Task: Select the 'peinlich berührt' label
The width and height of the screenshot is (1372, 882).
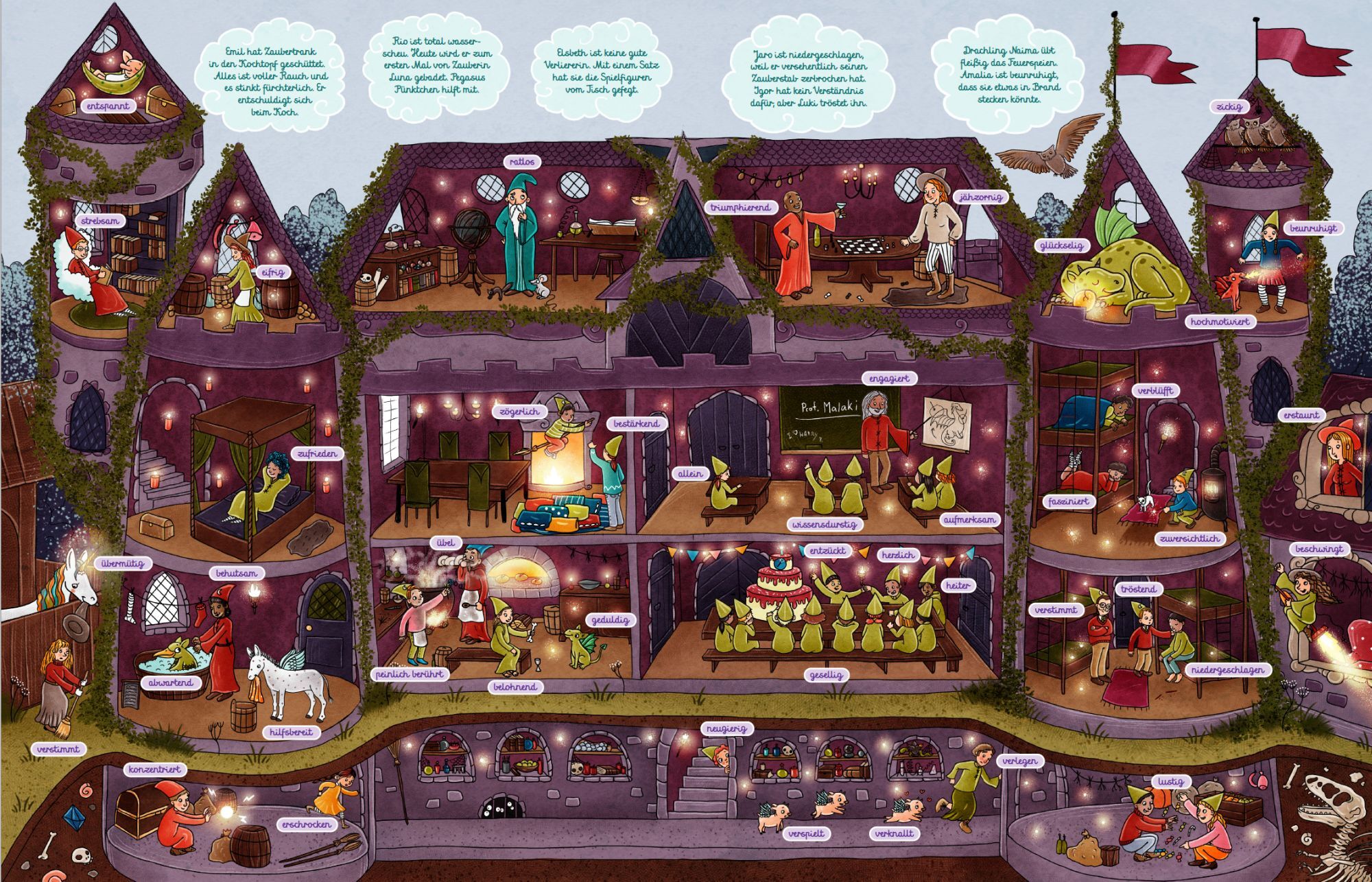Action: click(410, 674)
